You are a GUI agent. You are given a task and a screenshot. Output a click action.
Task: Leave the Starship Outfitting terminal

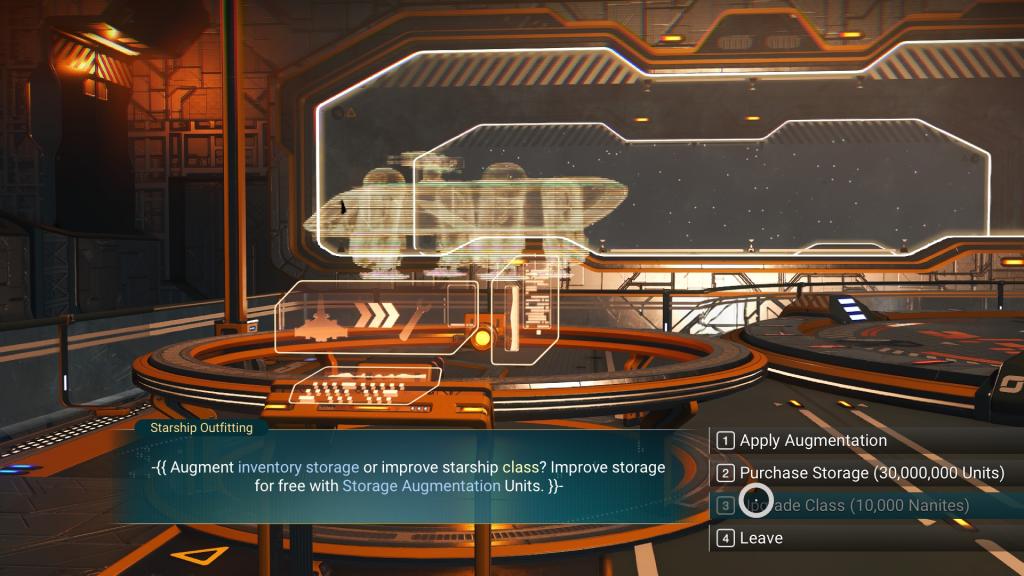pyautogui.click(x=761, y=538)
